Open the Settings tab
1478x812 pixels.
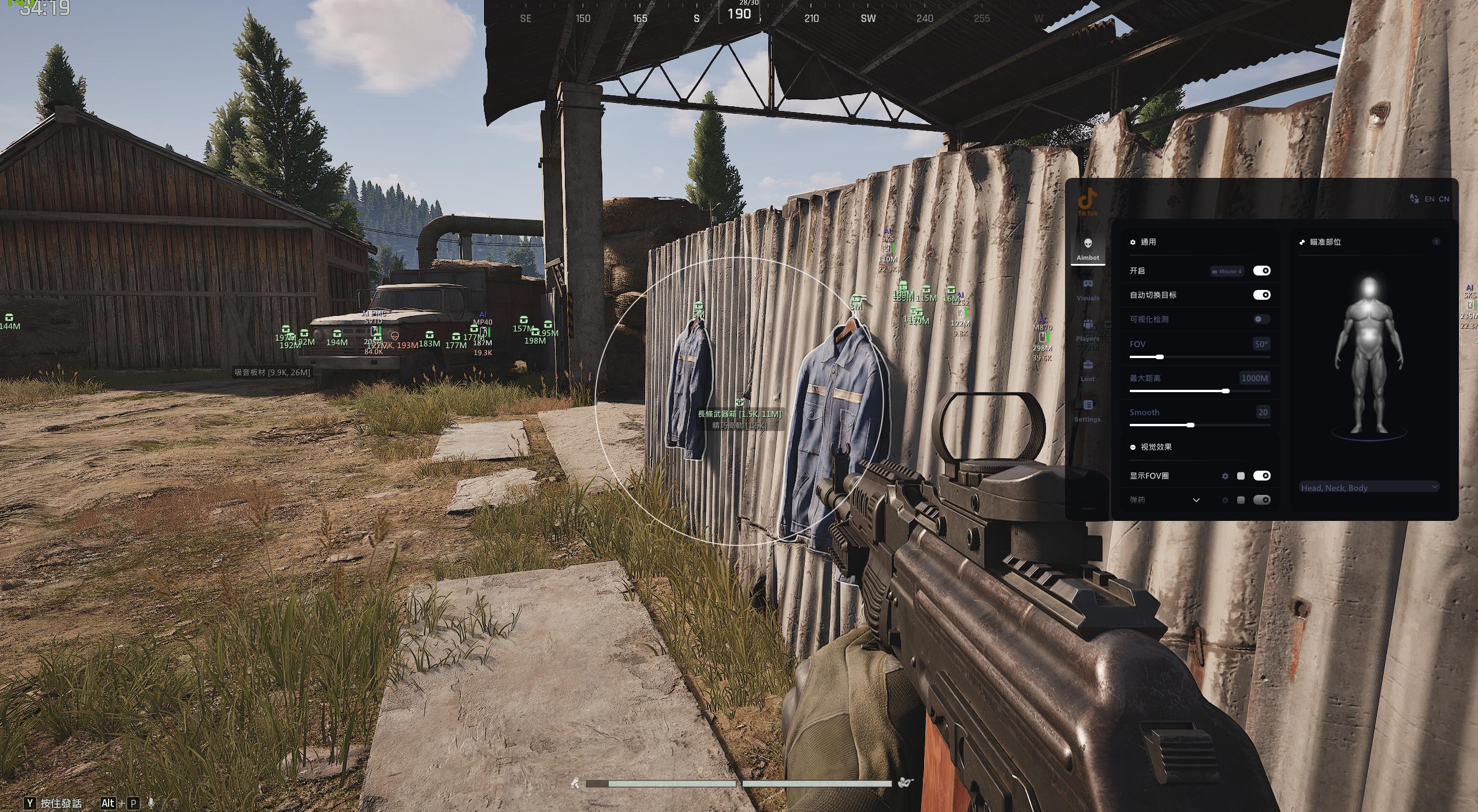(x=1088, y=411)
